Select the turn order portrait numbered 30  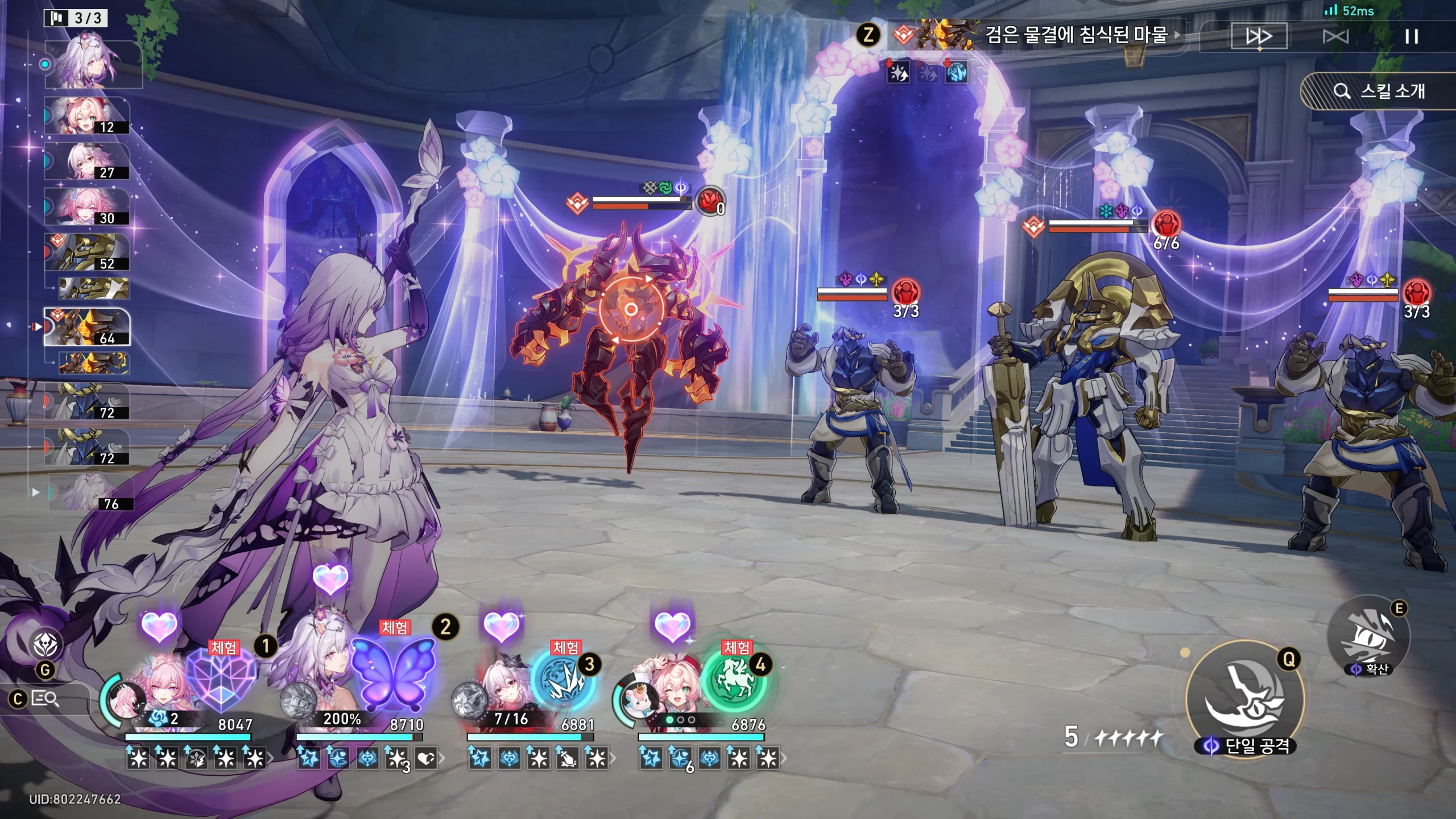[x=87, y=206]
